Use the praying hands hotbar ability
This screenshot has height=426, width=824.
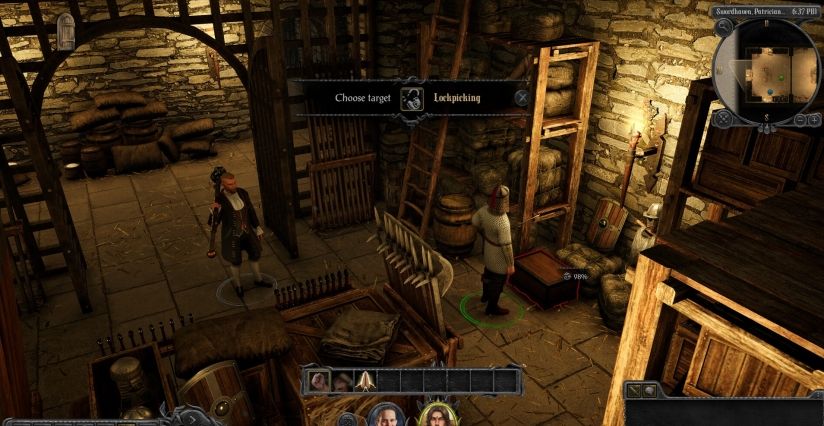(x=365, y=380)
